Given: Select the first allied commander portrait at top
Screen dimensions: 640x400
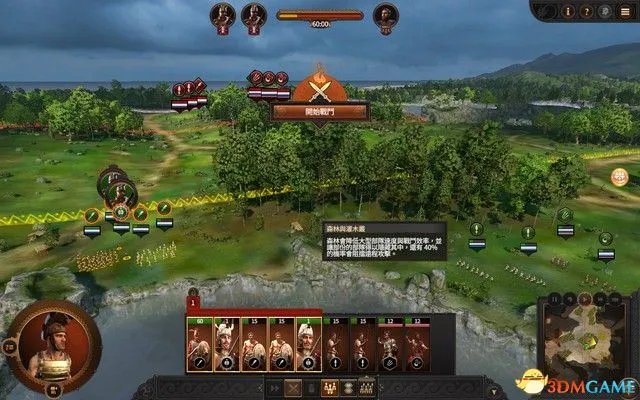Looking at the screenshot, I should (223, 15).
